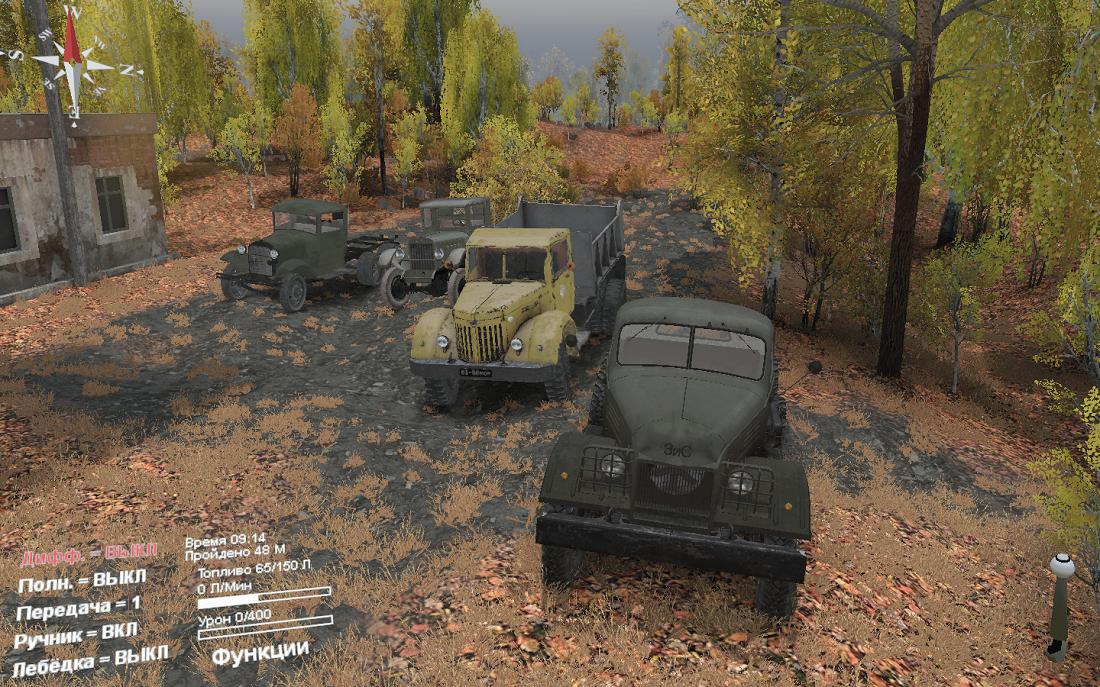Open the Функции menu
This screenshot has width=1100, height=687.
tap(260, 652)
